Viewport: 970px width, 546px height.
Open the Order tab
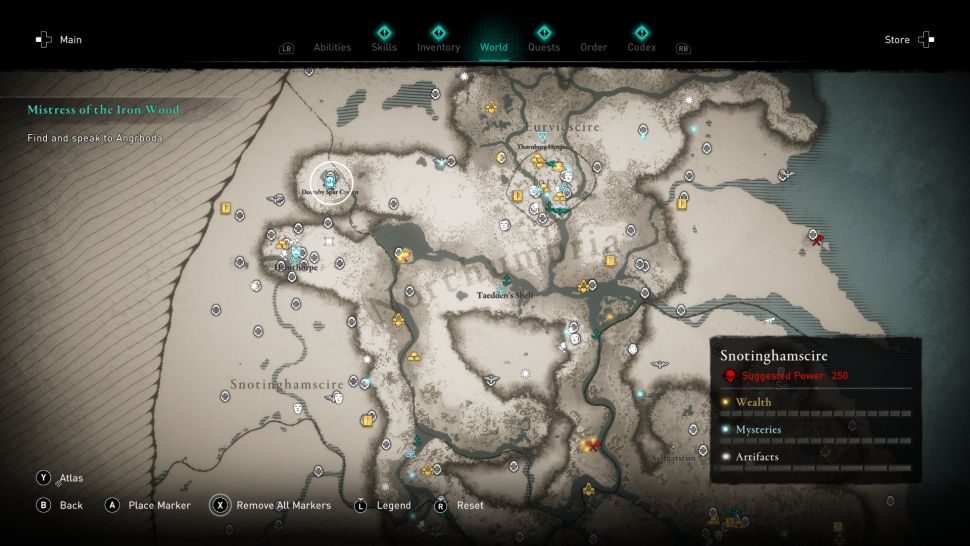point(593,47)
